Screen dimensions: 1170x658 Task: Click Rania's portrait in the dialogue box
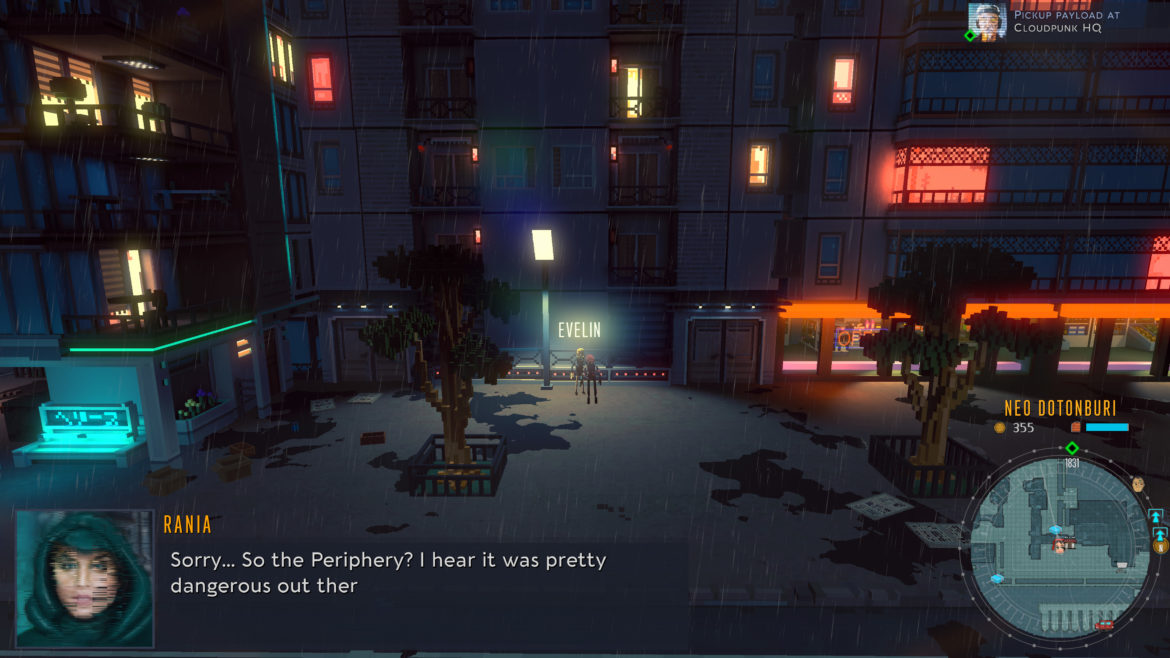click(85, 578)
